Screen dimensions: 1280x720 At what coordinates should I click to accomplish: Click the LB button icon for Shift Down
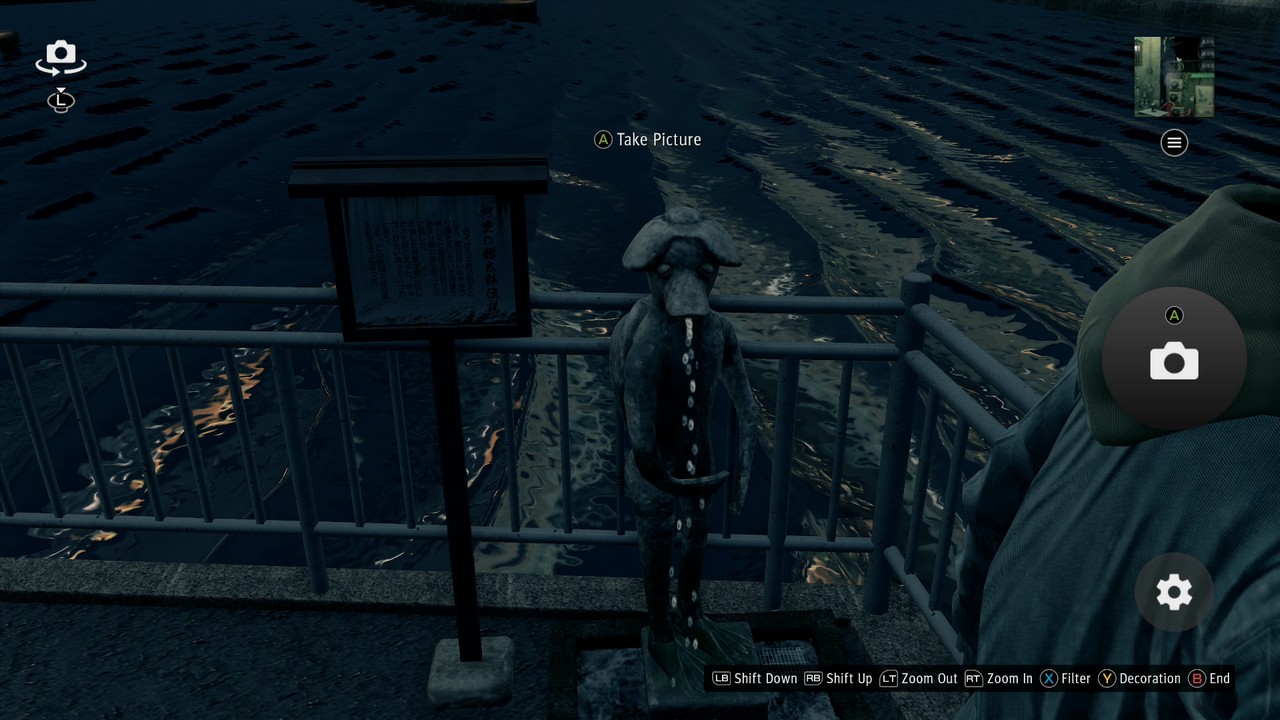coord(720,678)
